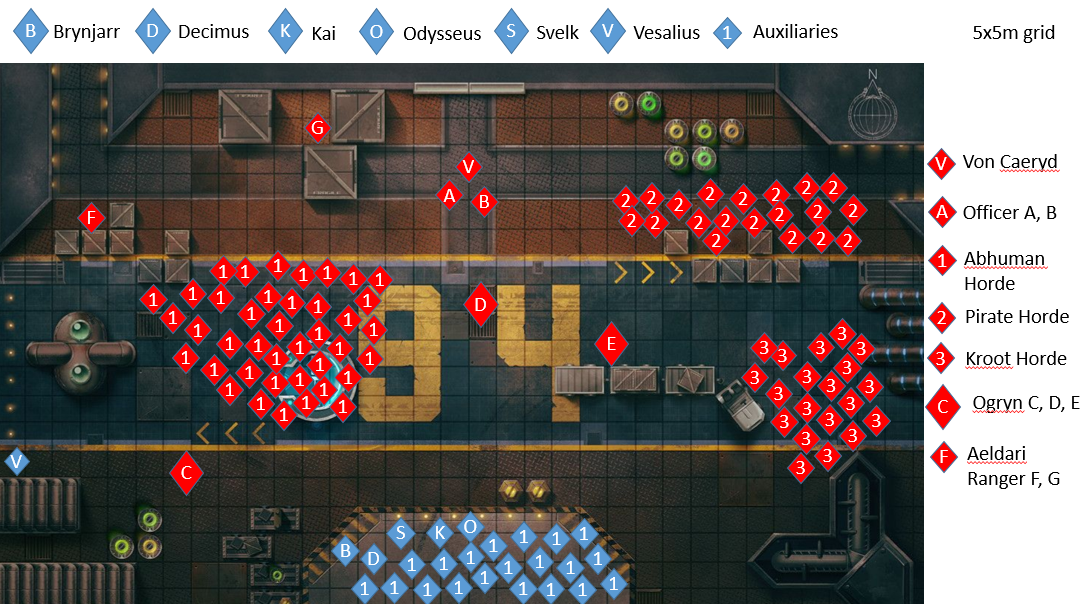The width and height of the screenshot is (1083, 604).
Task: Select the red F ranger token on the map
Action: click(x=91, y=217)
